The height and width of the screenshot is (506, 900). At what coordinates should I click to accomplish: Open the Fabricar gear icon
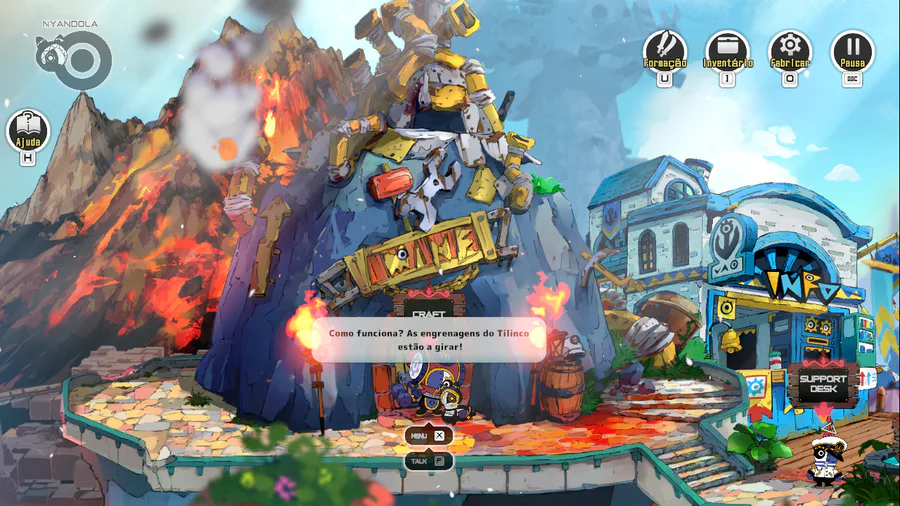[789, 49]
